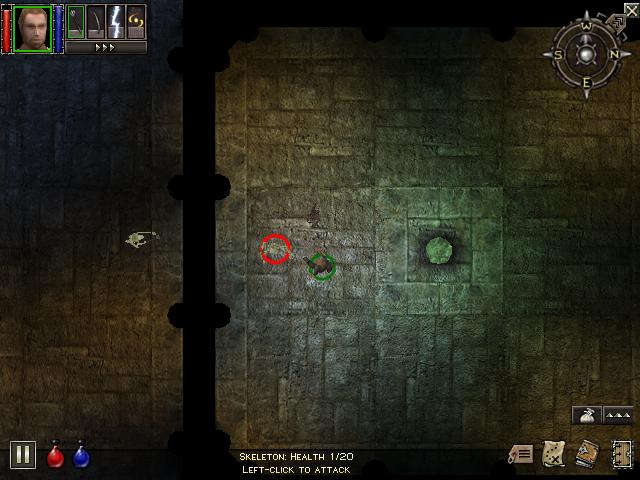Screen dimensions: 640x480
Task: Select the curved bow weapon slot
Action: click(x=96, y=21)
